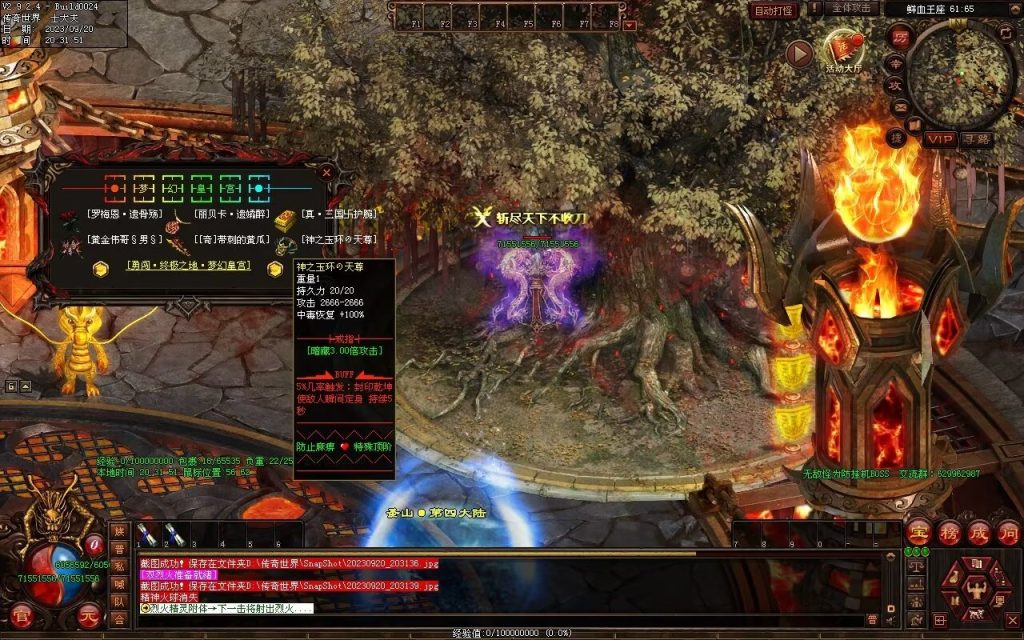Image resolution: width=1024 pixels, height=640 pixels.
Task: Close the Dream Palace item panel
Action: 326,172
